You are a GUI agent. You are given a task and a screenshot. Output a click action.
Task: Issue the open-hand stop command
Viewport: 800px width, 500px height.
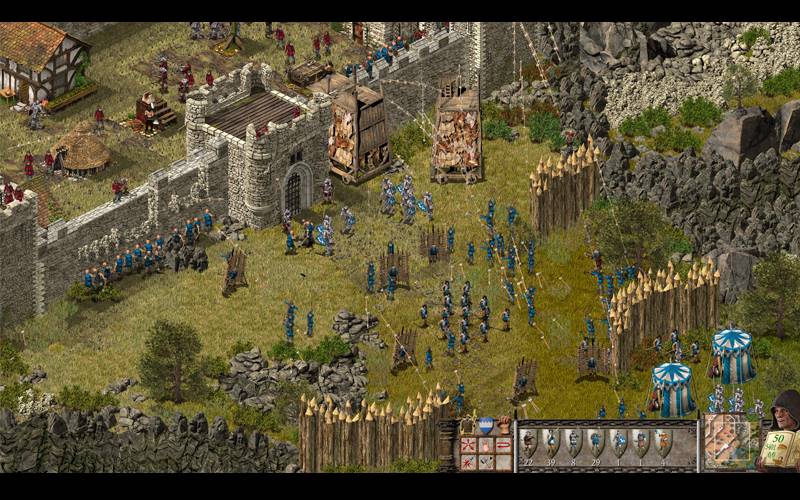point(486,444)
